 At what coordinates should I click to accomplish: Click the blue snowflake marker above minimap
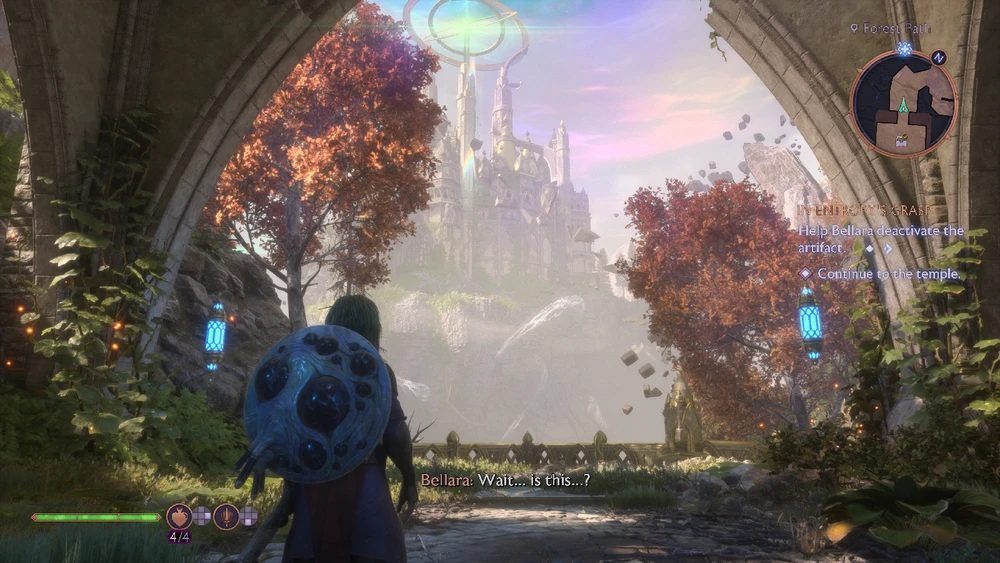[x=905, y=48]
